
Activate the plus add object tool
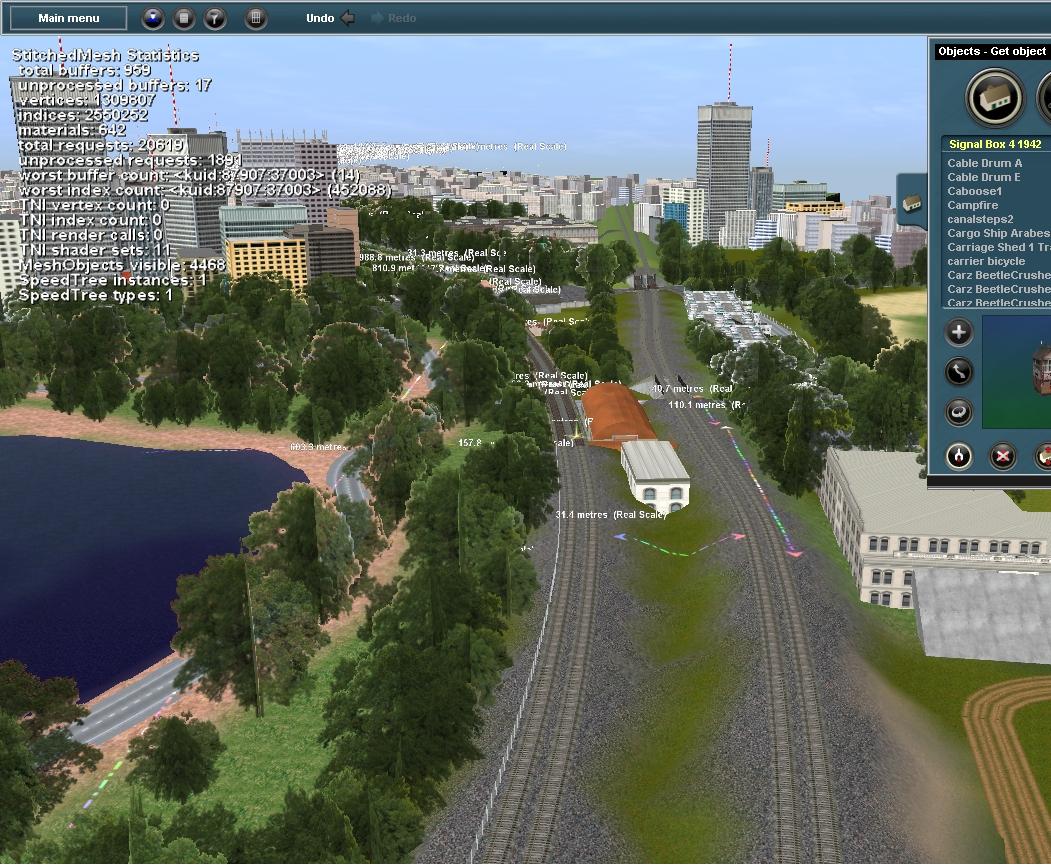[x=959, y=333]
